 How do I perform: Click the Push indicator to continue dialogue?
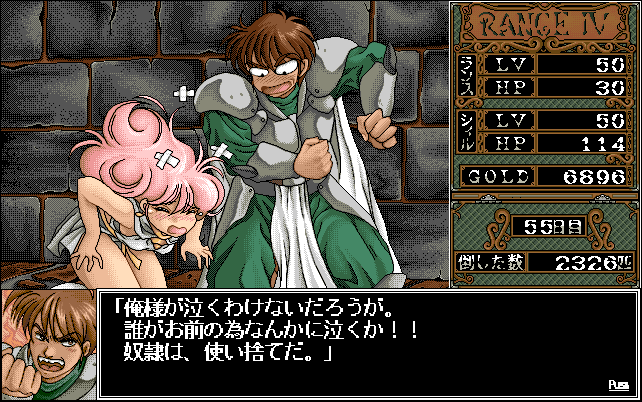click(x=617, y=384)
